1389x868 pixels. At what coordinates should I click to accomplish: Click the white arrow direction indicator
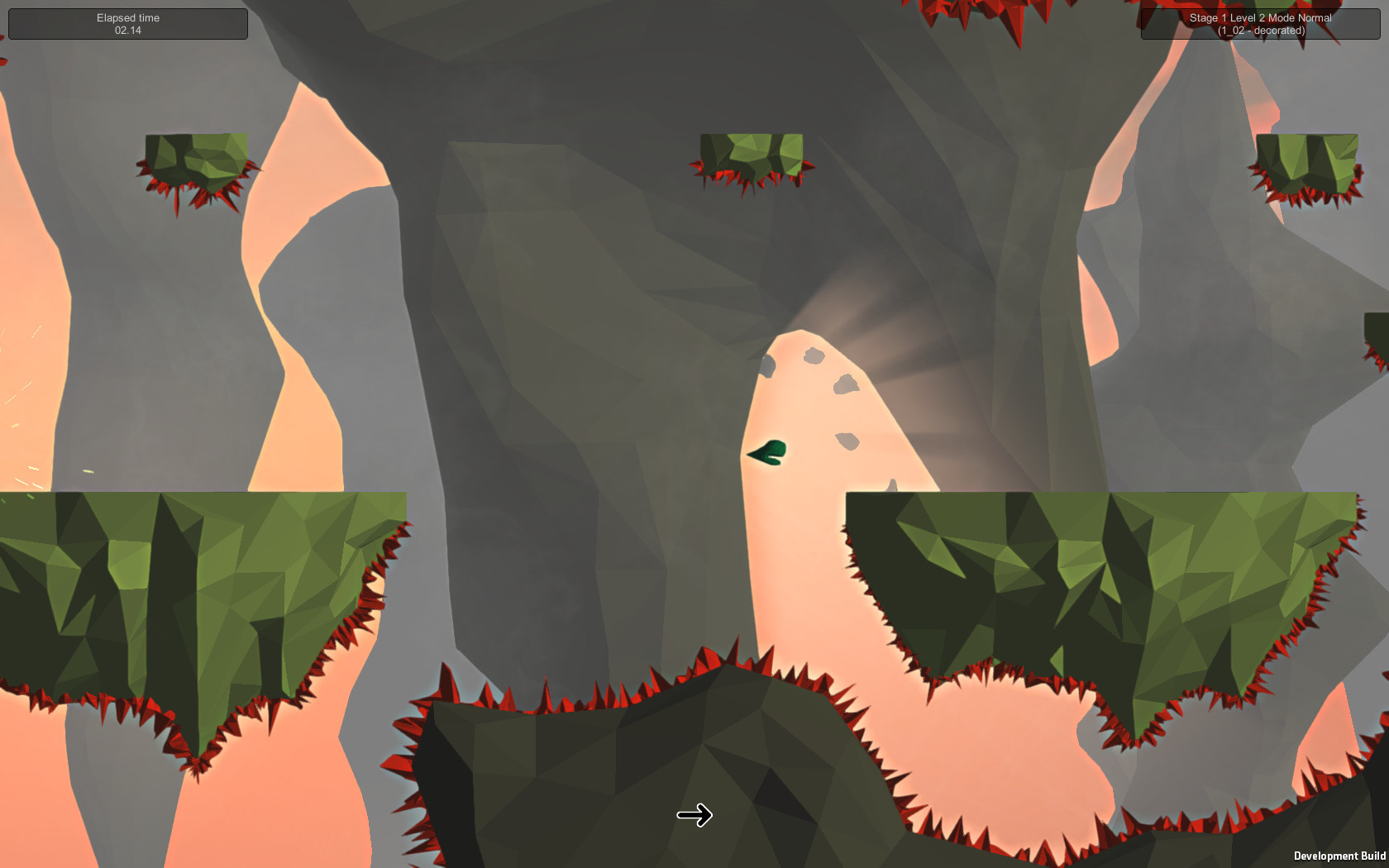(695, 815)
